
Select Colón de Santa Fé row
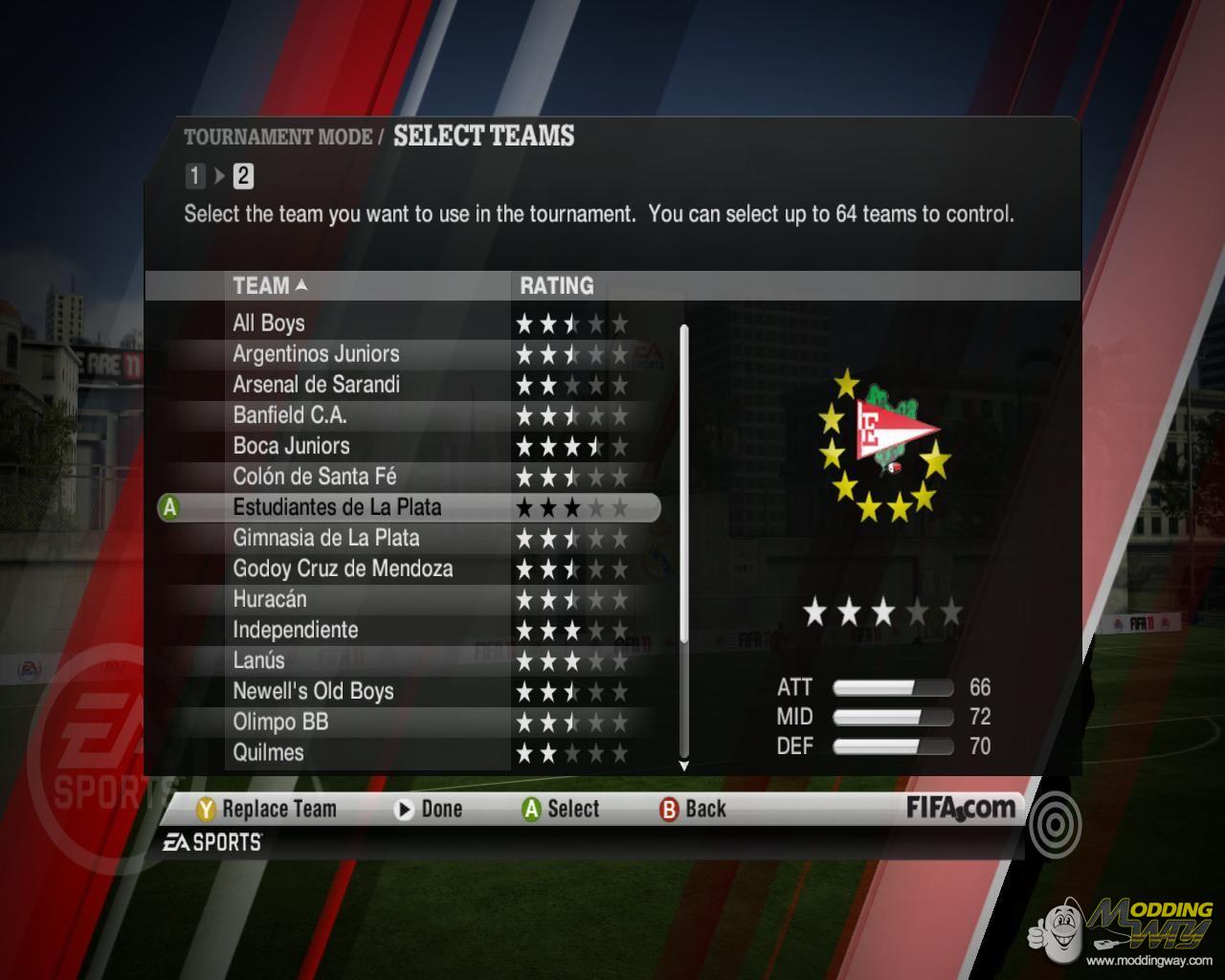(314, 477)
